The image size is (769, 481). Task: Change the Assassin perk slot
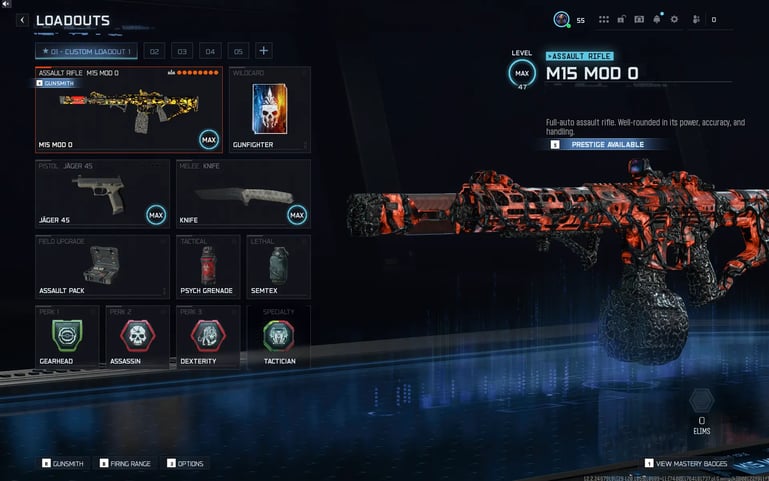[137, 336]
